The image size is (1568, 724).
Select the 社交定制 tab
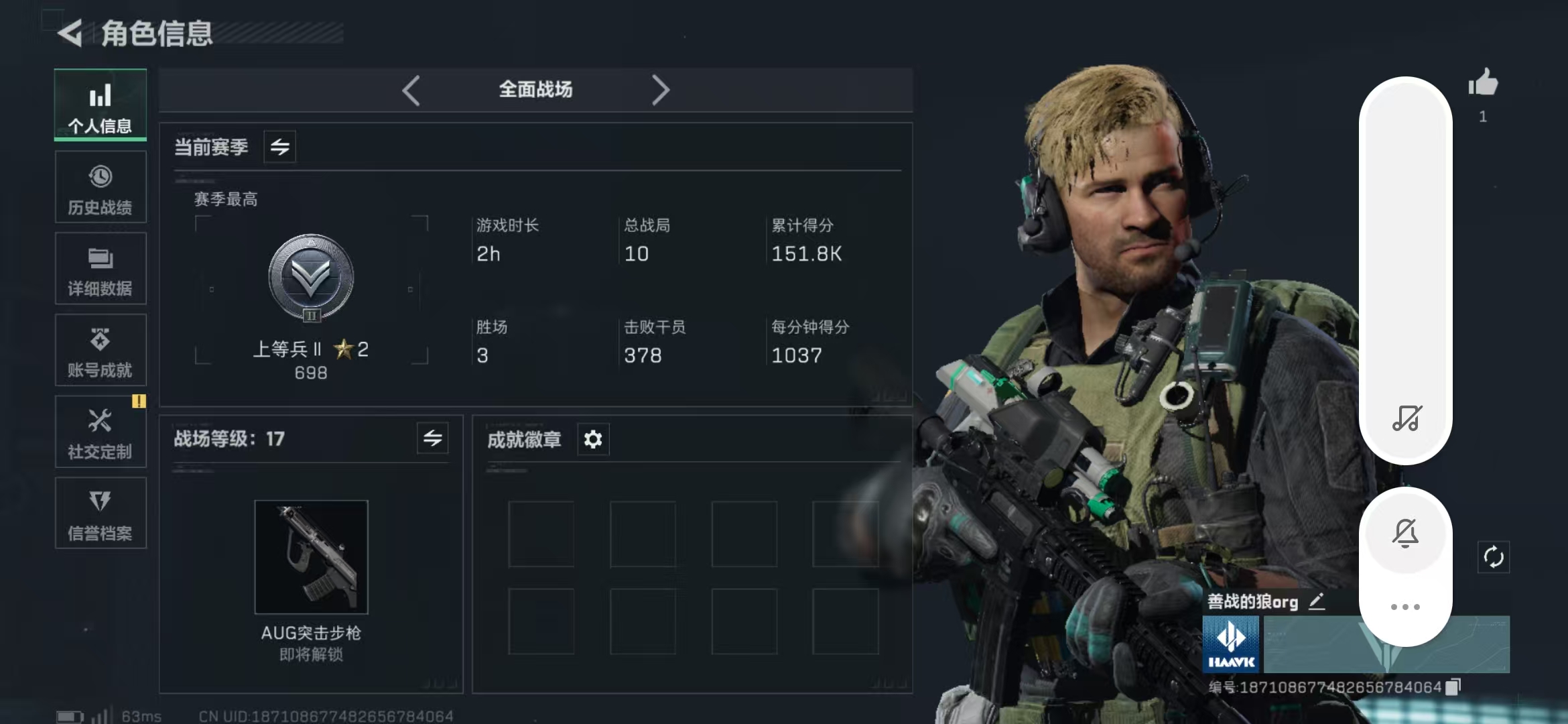click(101, 432)
